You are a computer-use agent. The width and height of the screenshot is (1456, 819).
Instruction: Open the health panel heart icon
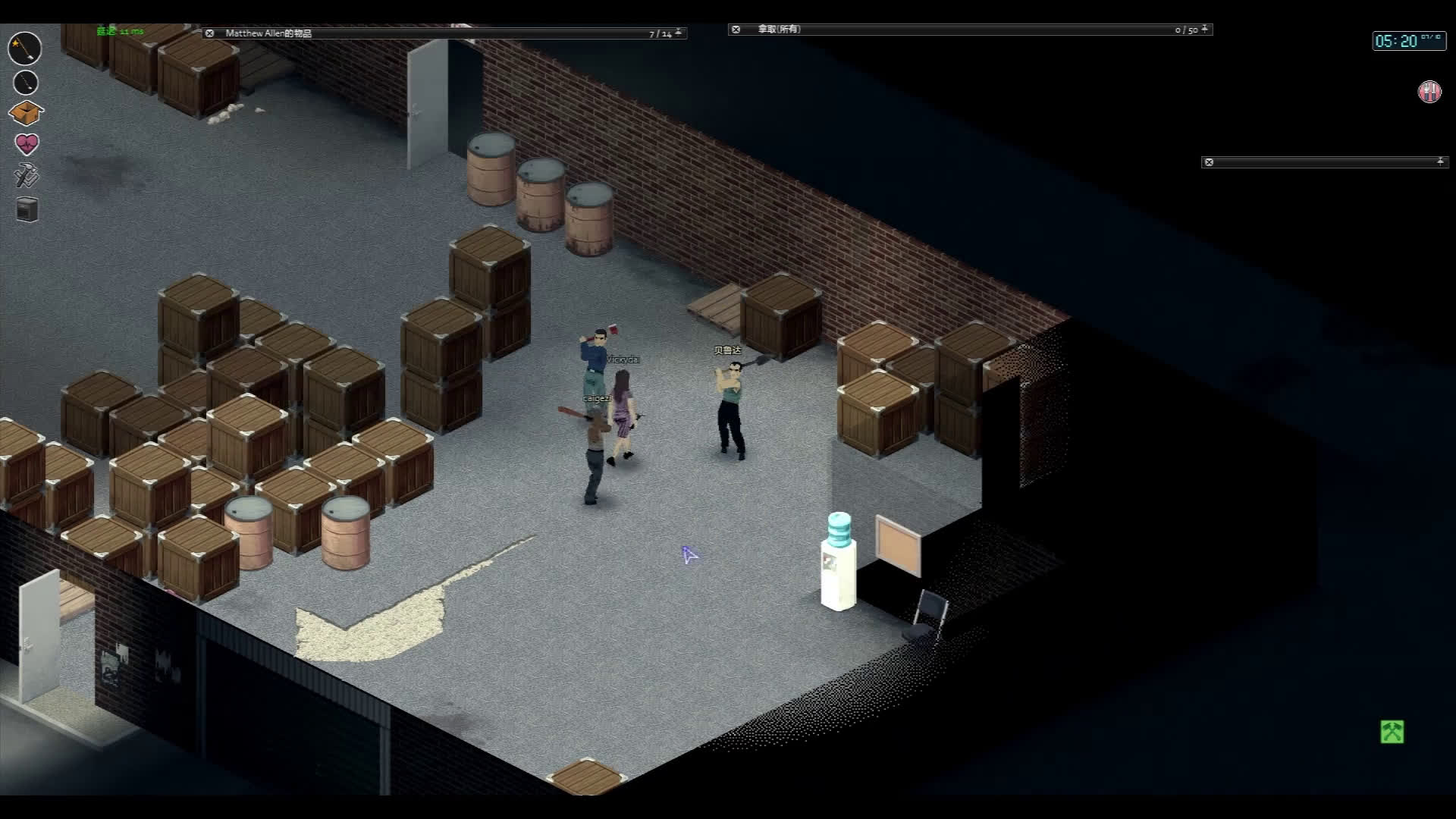point(27,144)
